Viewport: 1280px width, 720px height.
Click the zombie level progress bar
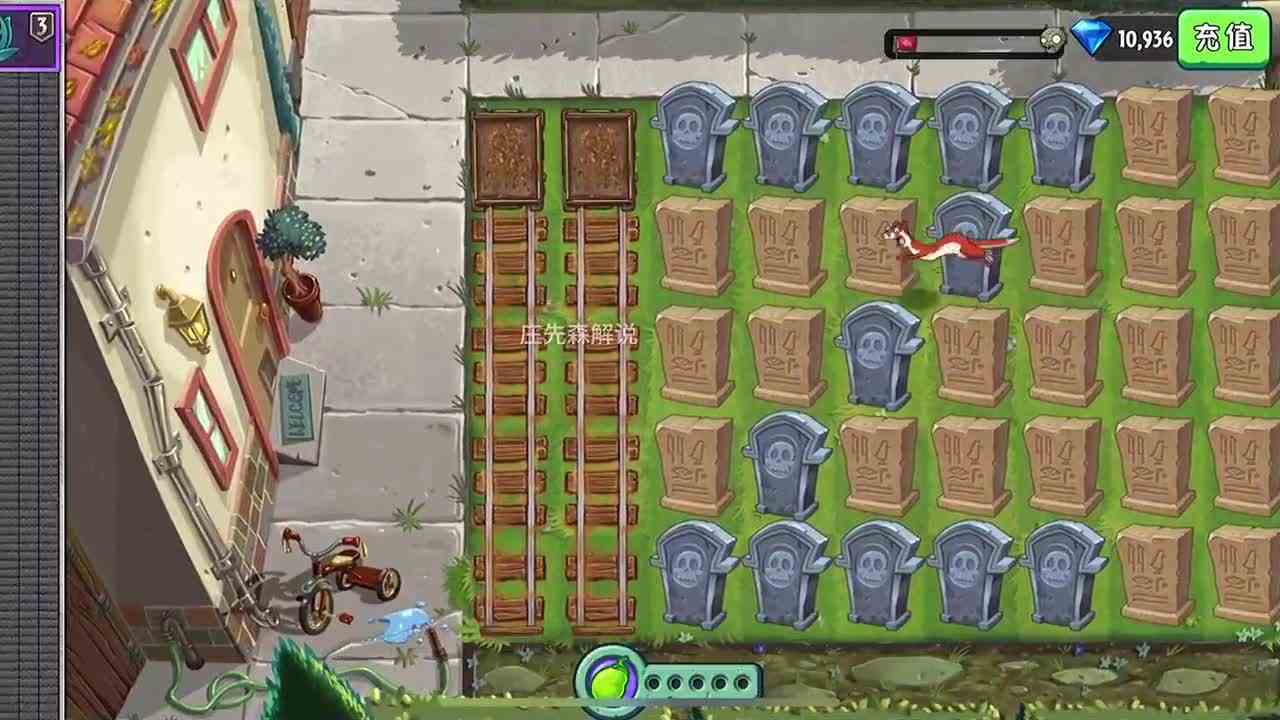970,40
